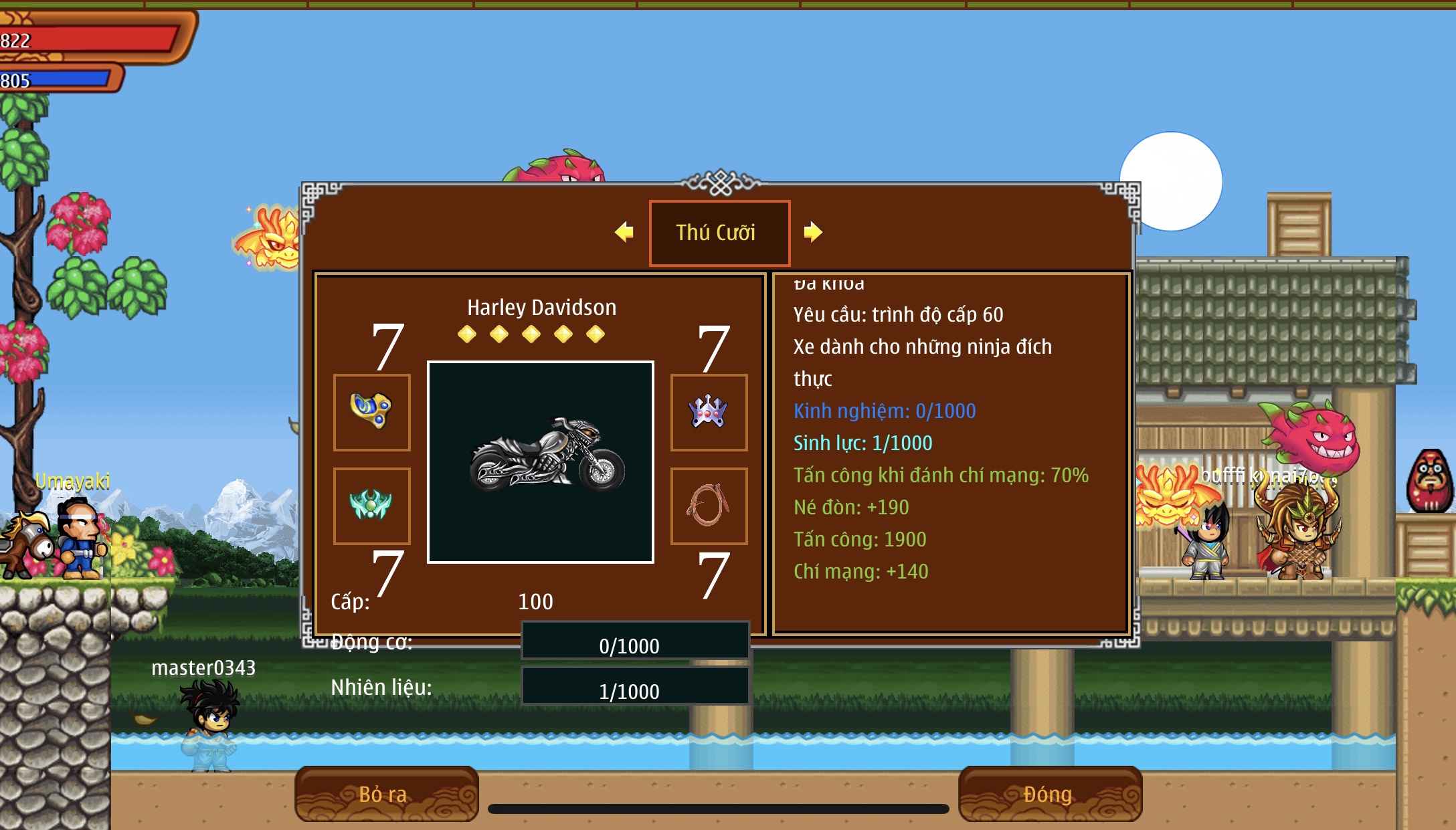Choose the Harley Davidson motorcycle preview
This screenshot has height=830, width=1456.
[x=541, y=461]
